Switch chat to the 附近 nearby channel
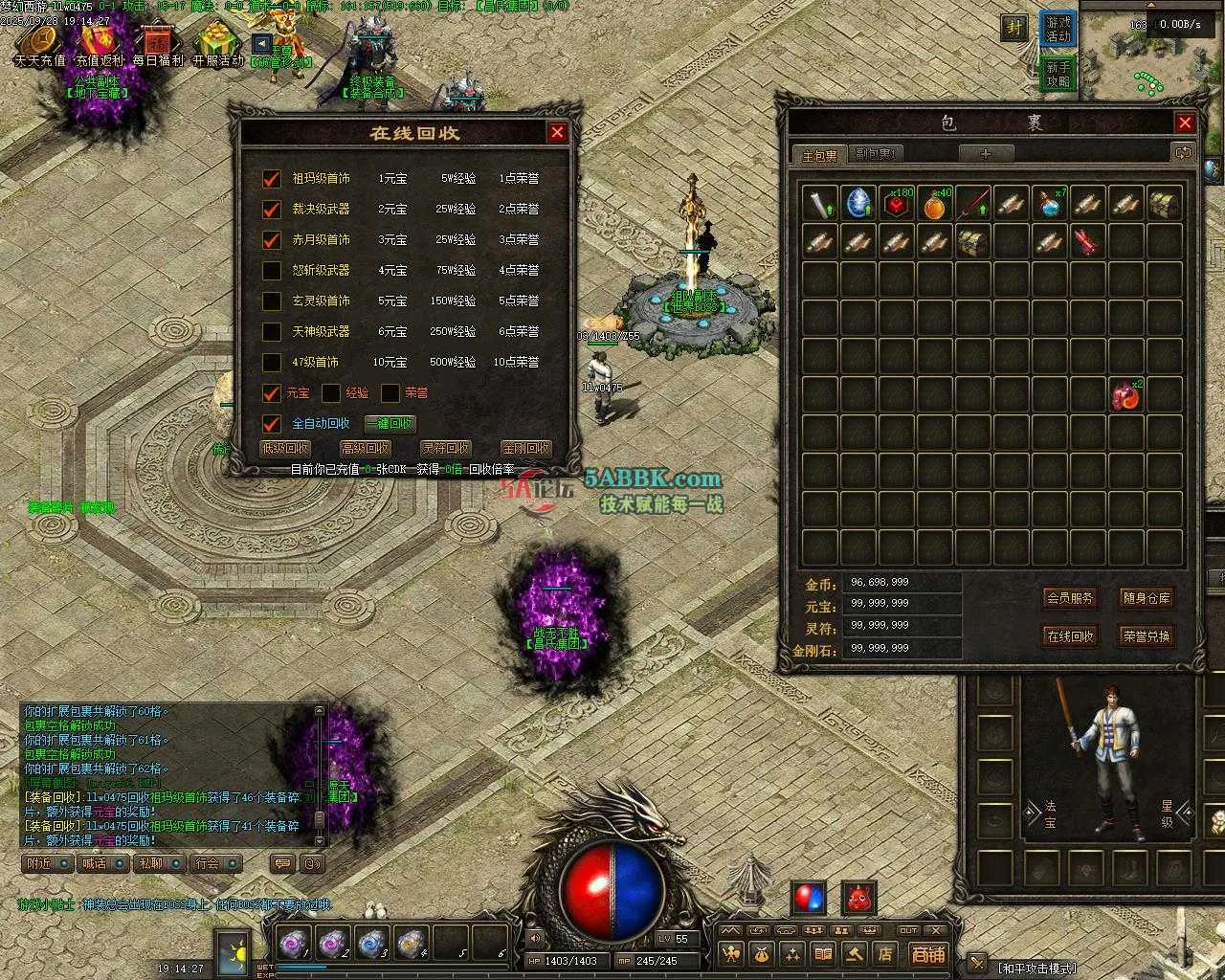 (47, 863)
